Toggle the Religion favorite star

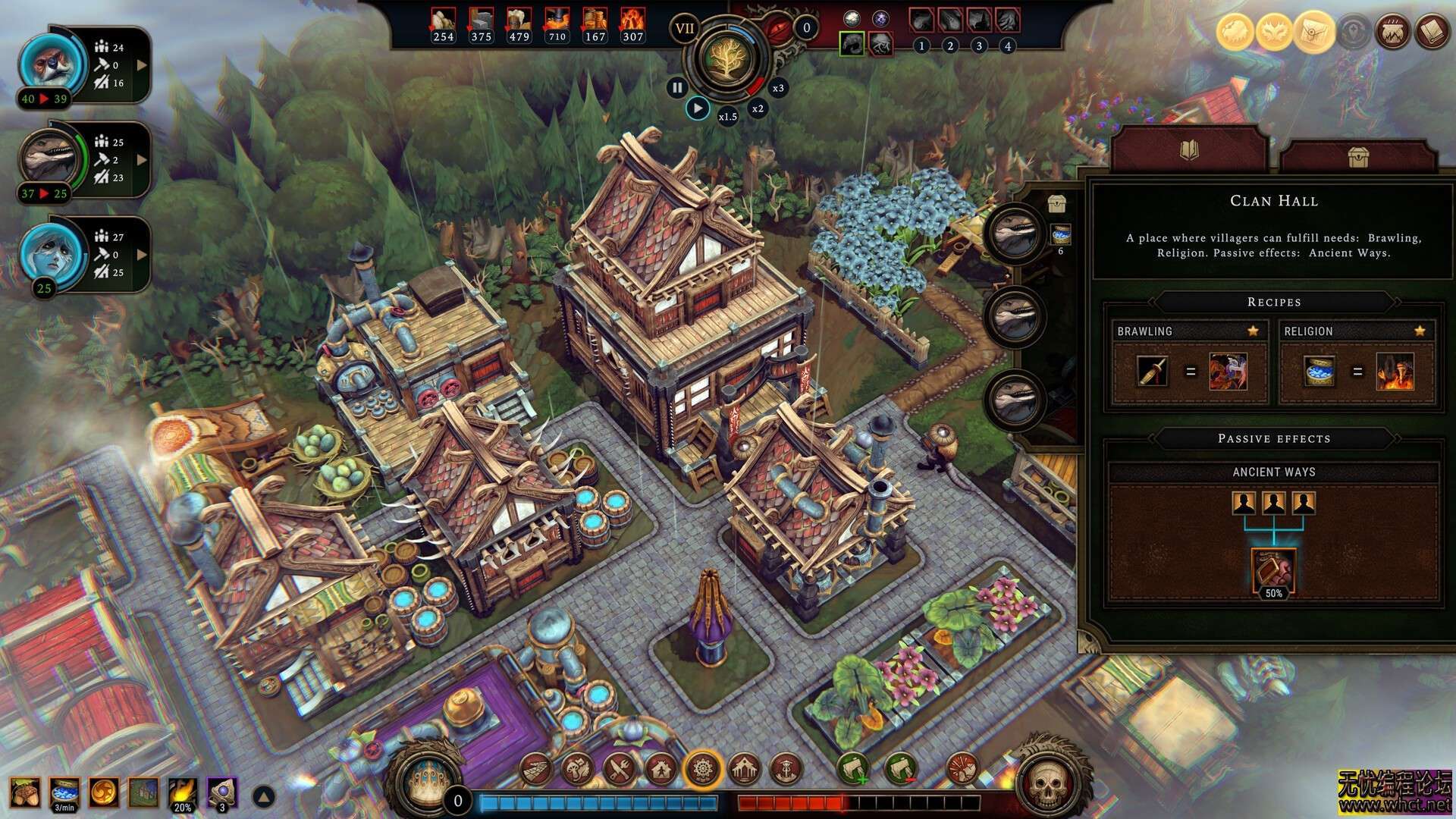click(1420, 331)
